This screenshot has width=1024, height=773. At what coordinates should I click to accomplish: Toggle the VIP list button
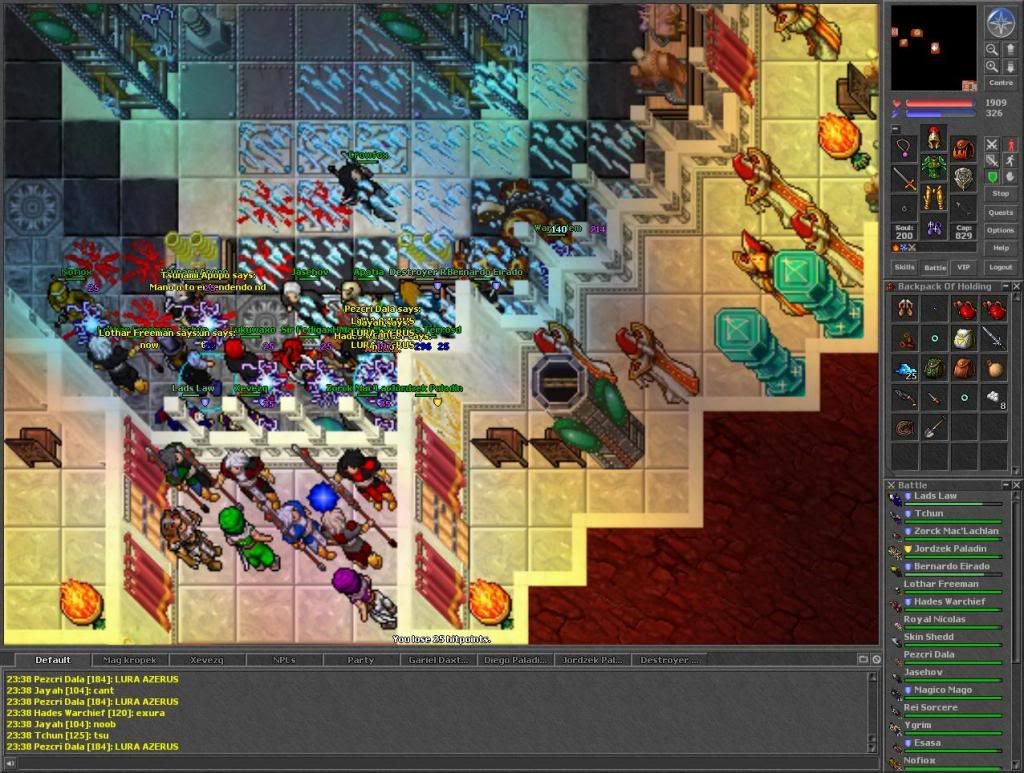pos(963,267)
